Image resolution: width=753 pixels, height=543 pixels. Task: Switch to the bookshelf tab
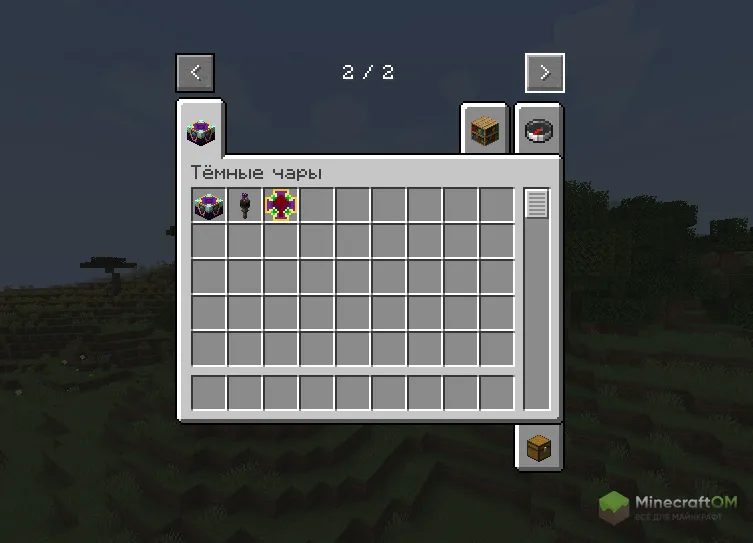485,131
